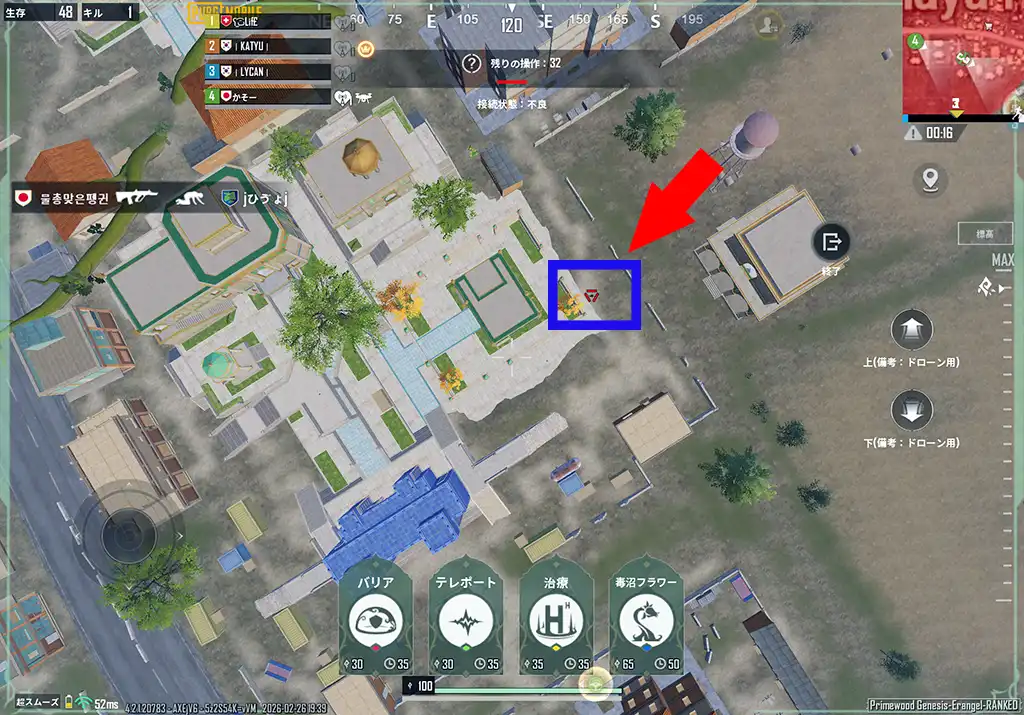Image resolution: width=1024 pixels, height=715 pixels.
Task: Tap the map marker pin icon
Action: [x=931, y=180]
